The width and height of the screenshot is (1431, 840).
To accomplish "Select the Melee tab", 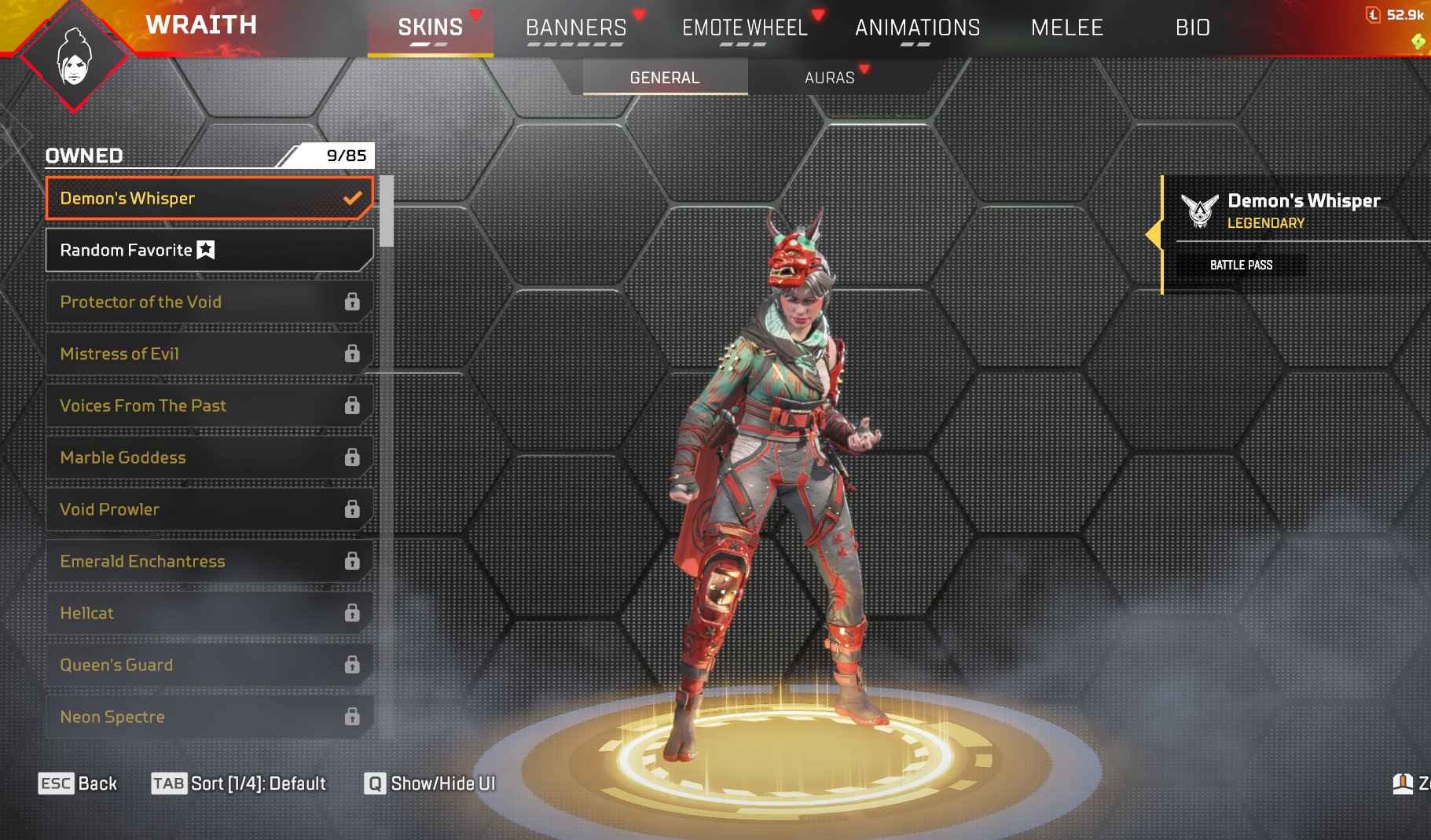I will [1066, 28].
